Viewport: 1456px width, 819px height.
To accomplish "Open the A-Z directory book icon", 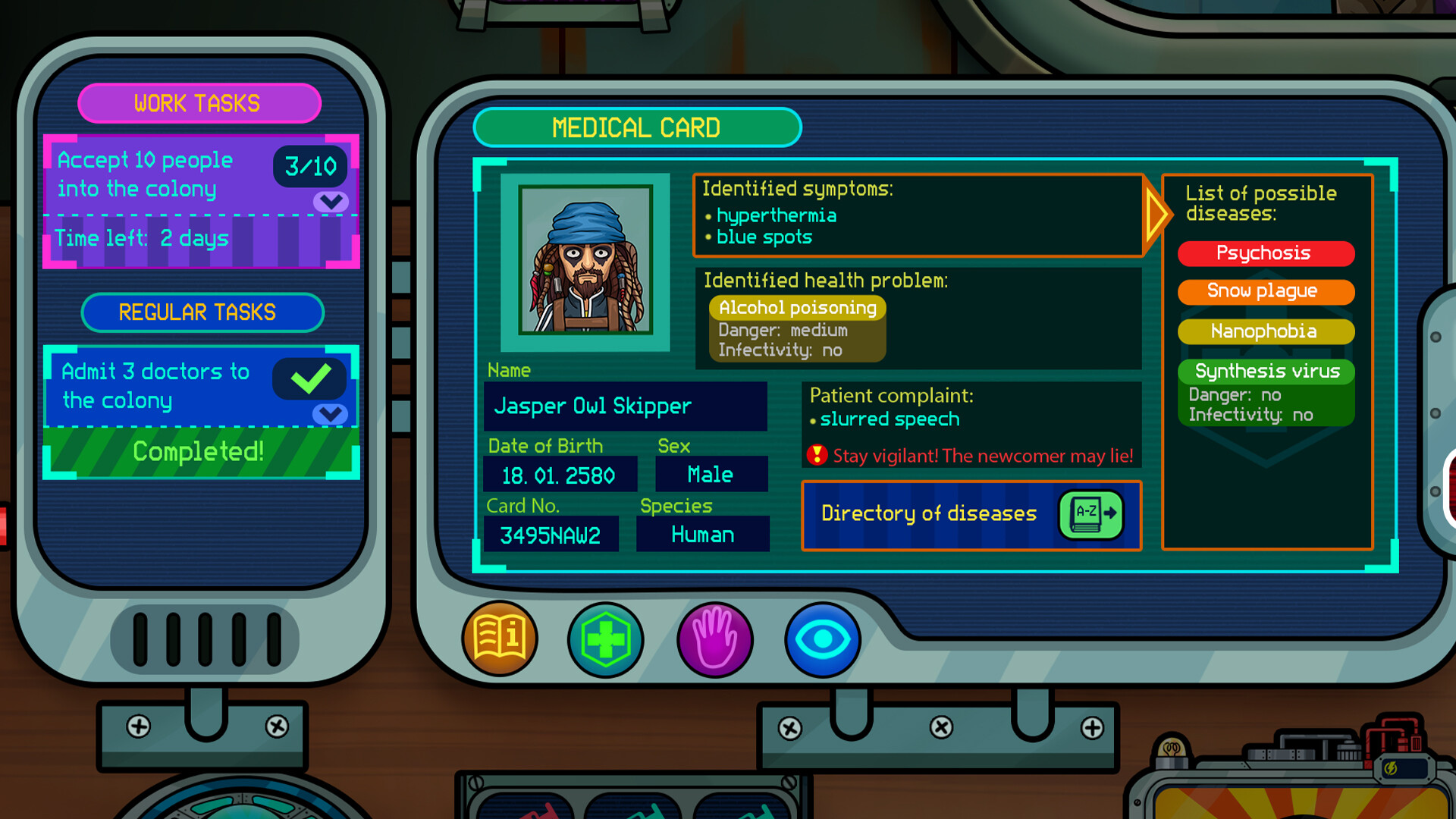I will click(x=1090, y=514).
